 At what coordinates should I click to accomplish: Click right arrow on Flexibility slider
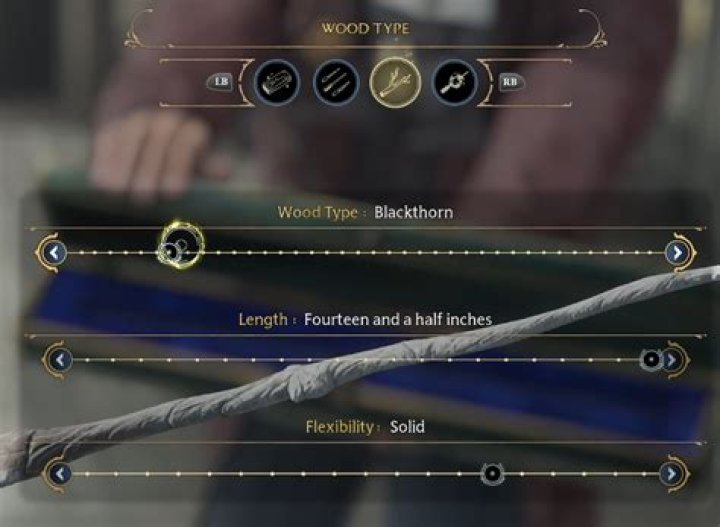coord(673,473)
